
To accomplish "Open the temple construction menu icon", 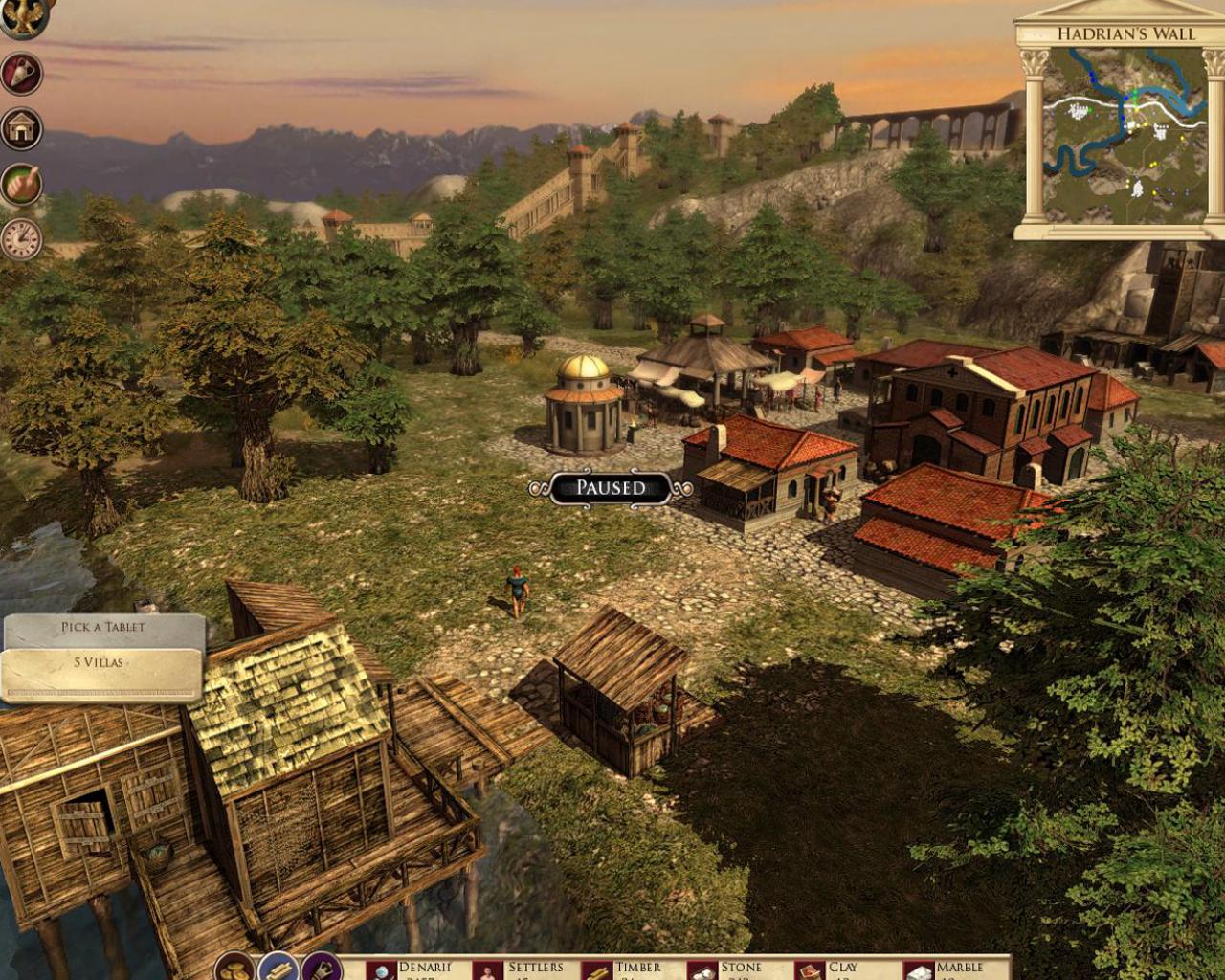I will coord(21,127).
